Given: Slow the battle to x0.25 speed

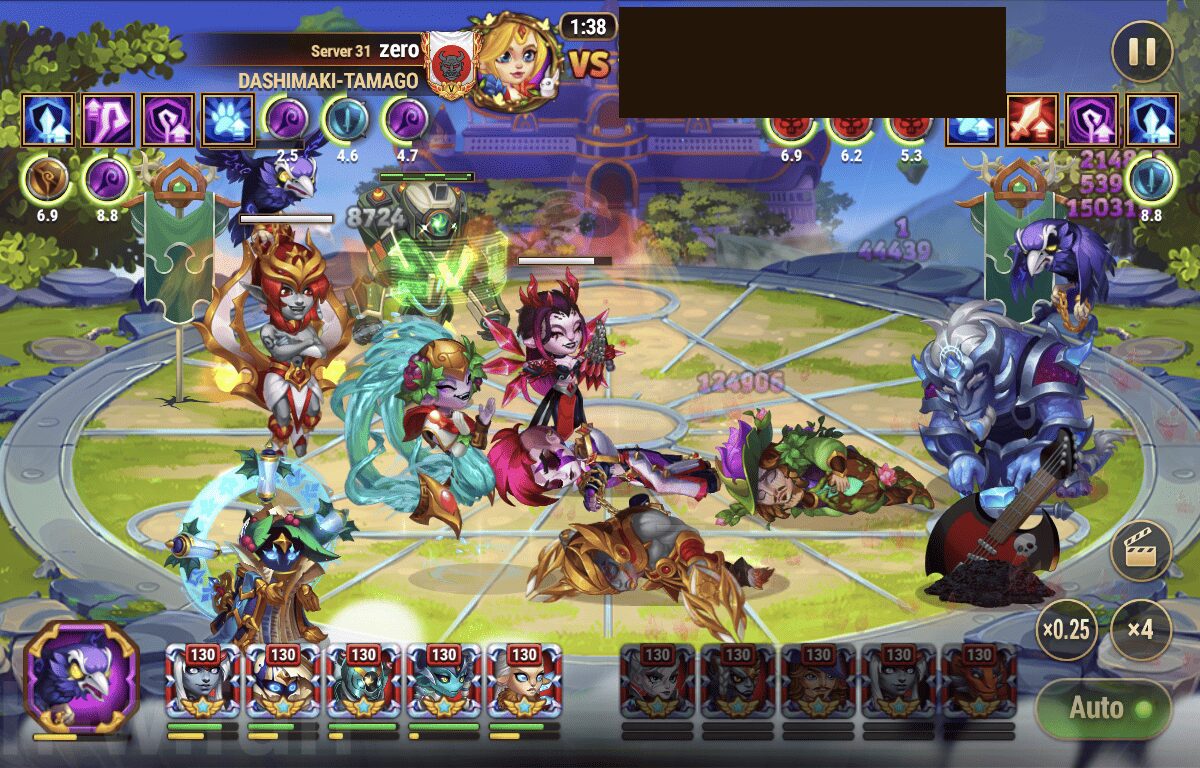Looking at the screenshot, I should click(x=1066, y=630).
